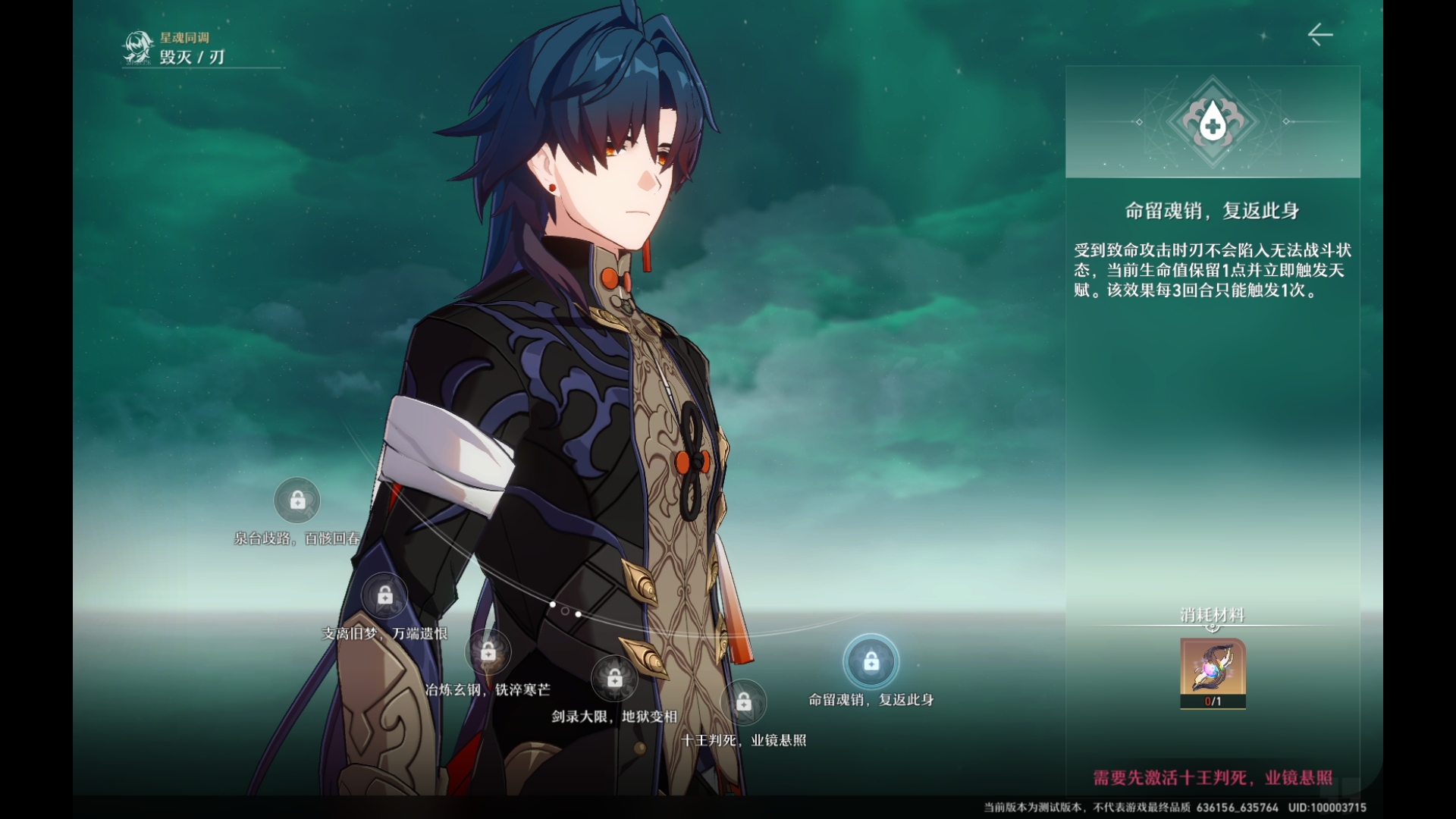The height and width of the screenshot is (819, 1456).
Task: Pick the locked 十王判死，业镜悬照 Eidolon node
Action: [x=744, y=703]
